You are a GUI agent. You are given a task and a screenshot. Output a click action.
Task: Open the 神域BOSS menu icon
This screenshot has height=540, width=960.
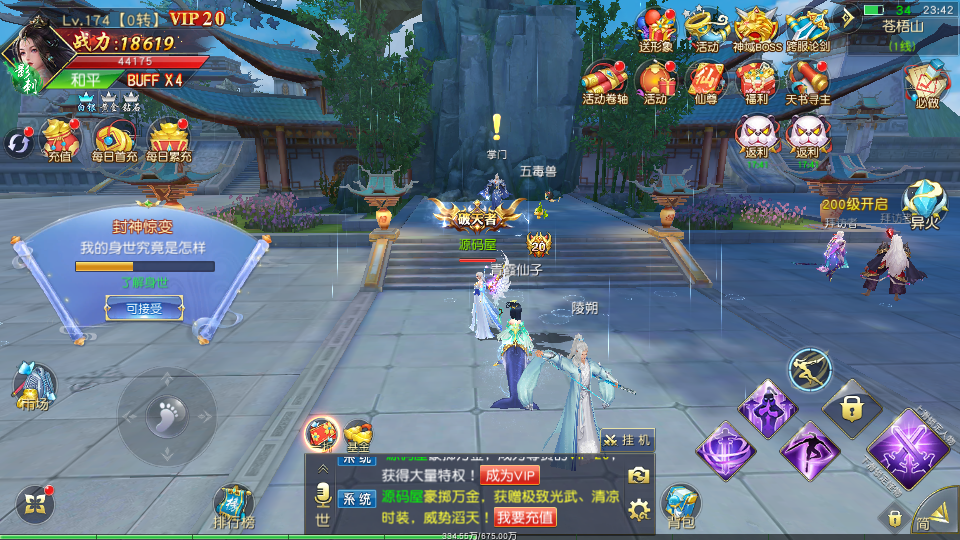tap(757, 28)
